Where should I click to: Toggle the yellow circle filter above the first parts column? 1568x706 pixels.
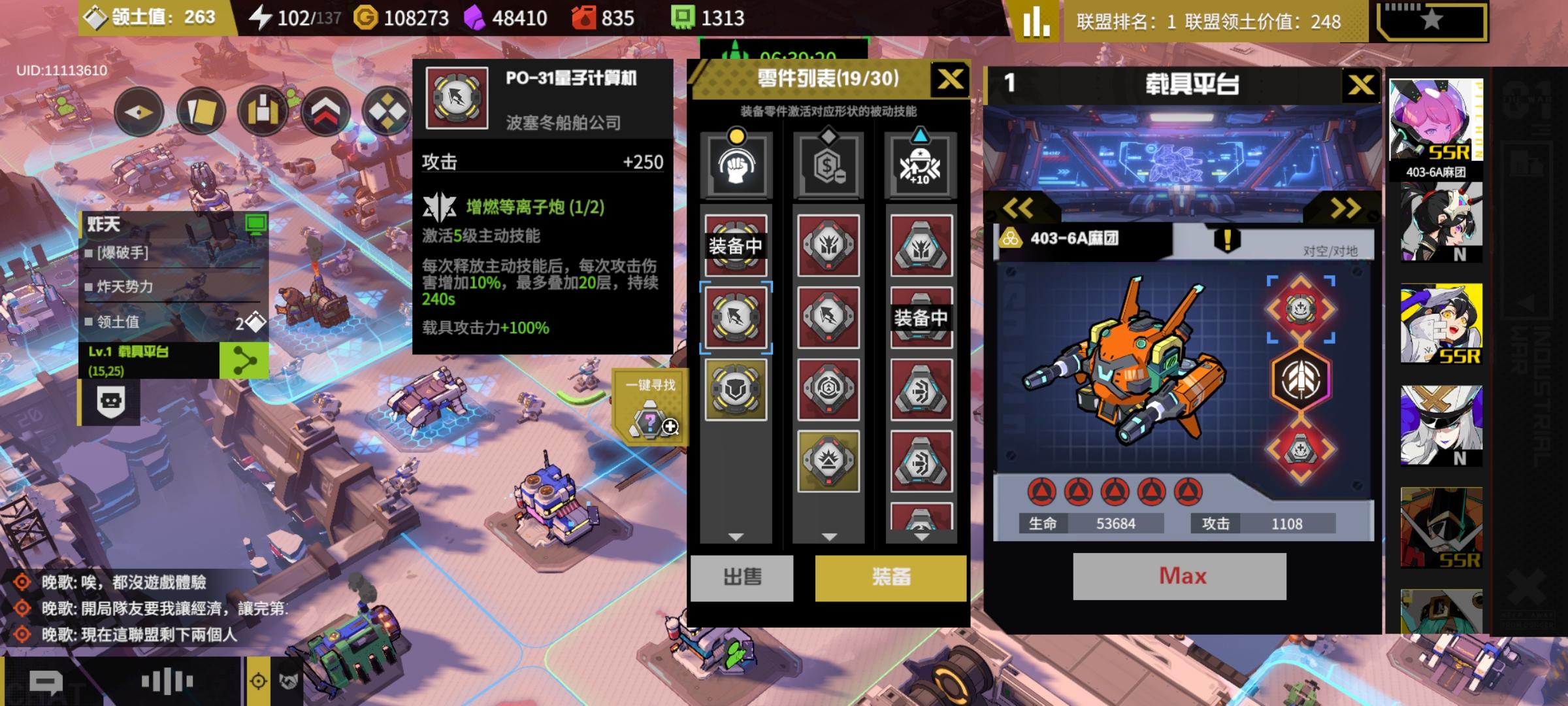tap(737, 136)
